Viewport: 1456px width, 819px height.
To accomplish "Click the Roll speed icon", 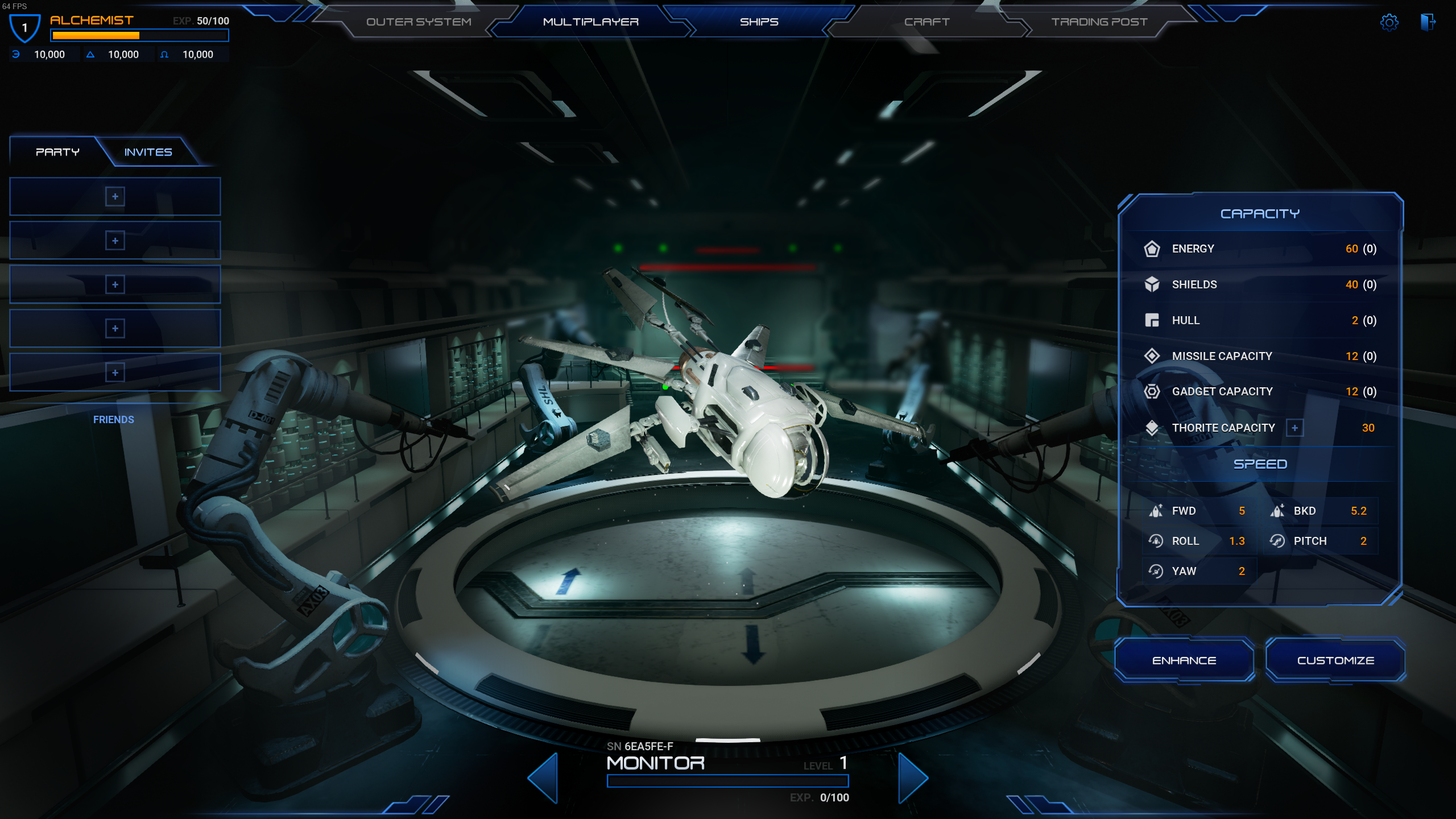I will 1156,541.
